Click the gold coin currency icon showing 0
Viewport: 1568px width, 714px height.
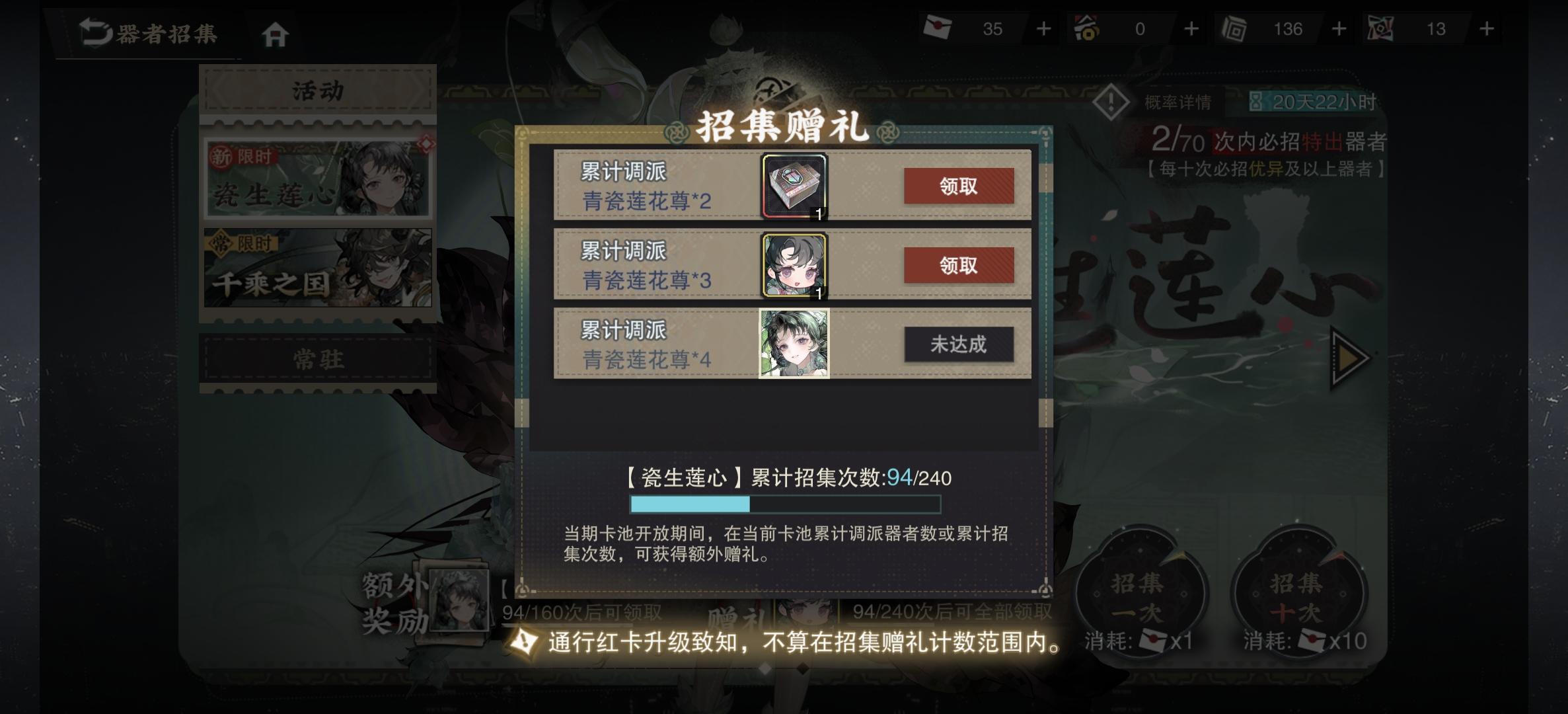click(1088, 28)
